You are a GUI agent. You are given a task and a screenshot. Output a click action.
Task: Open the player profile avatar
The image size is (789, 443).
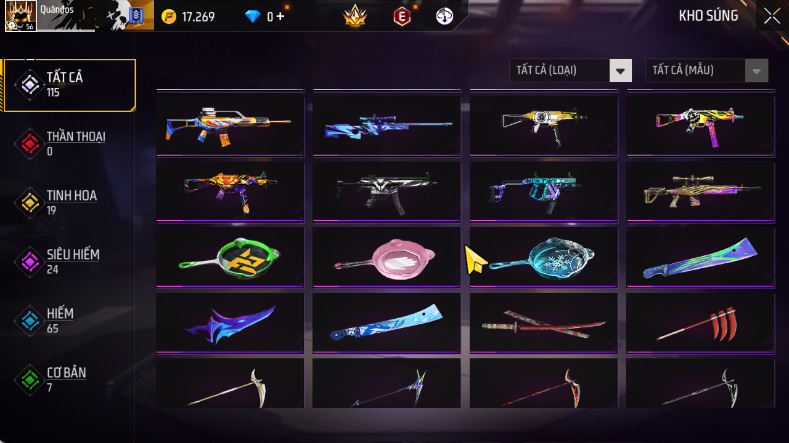point(19,16)
